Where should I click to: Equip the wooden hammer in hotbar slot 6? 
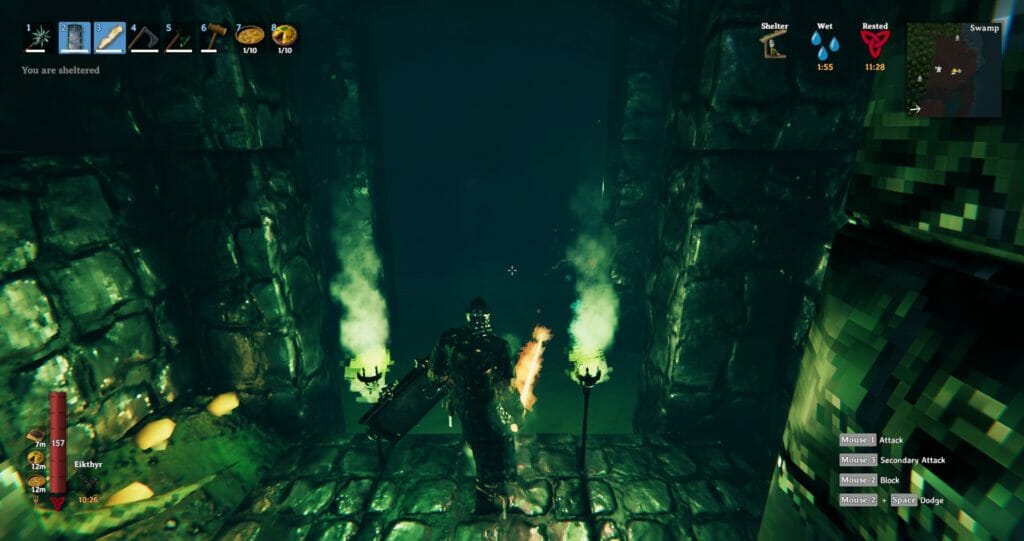tap(215, 38)
